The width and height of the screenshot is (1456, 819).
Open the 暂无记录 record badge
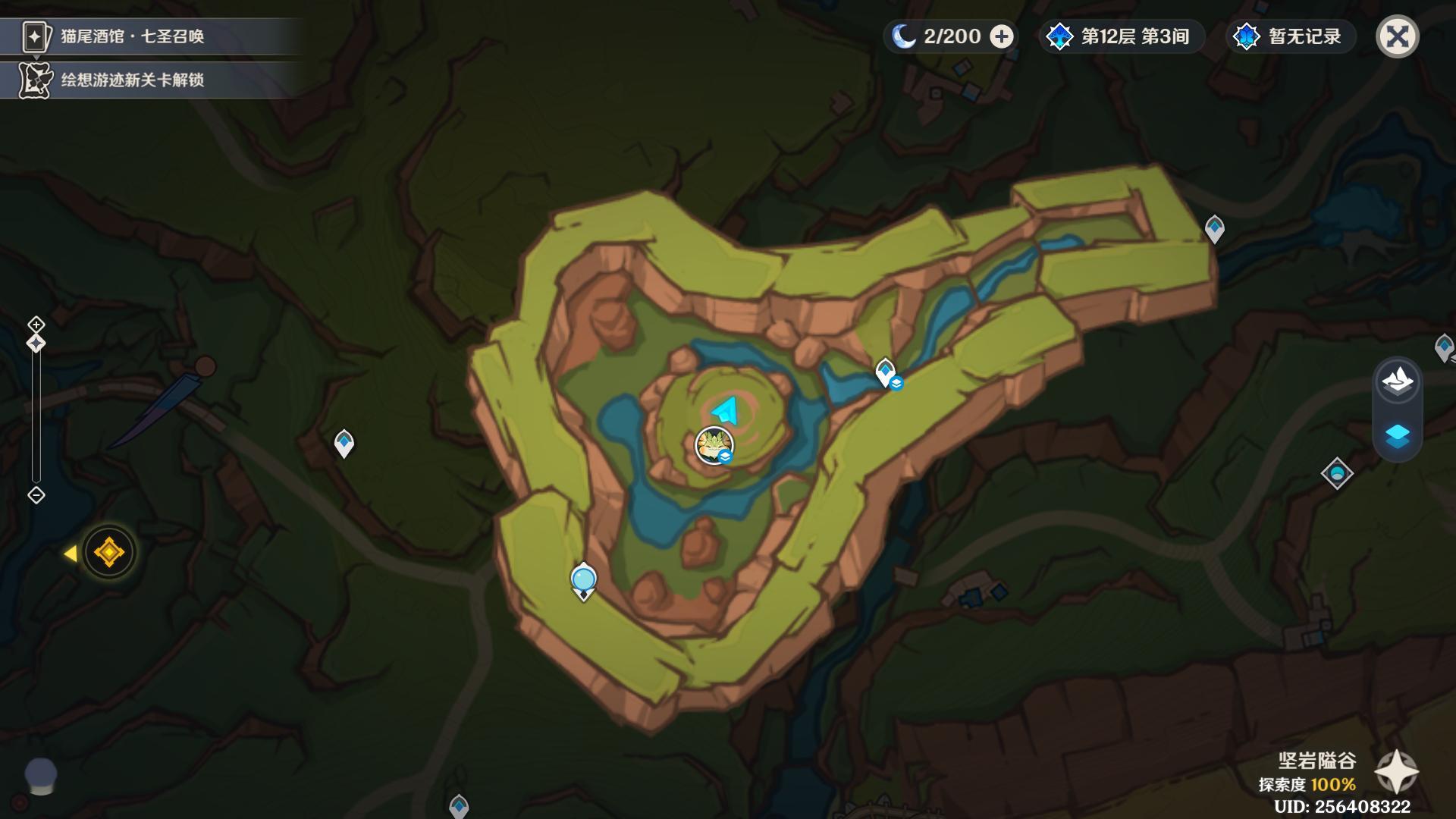1289,36
